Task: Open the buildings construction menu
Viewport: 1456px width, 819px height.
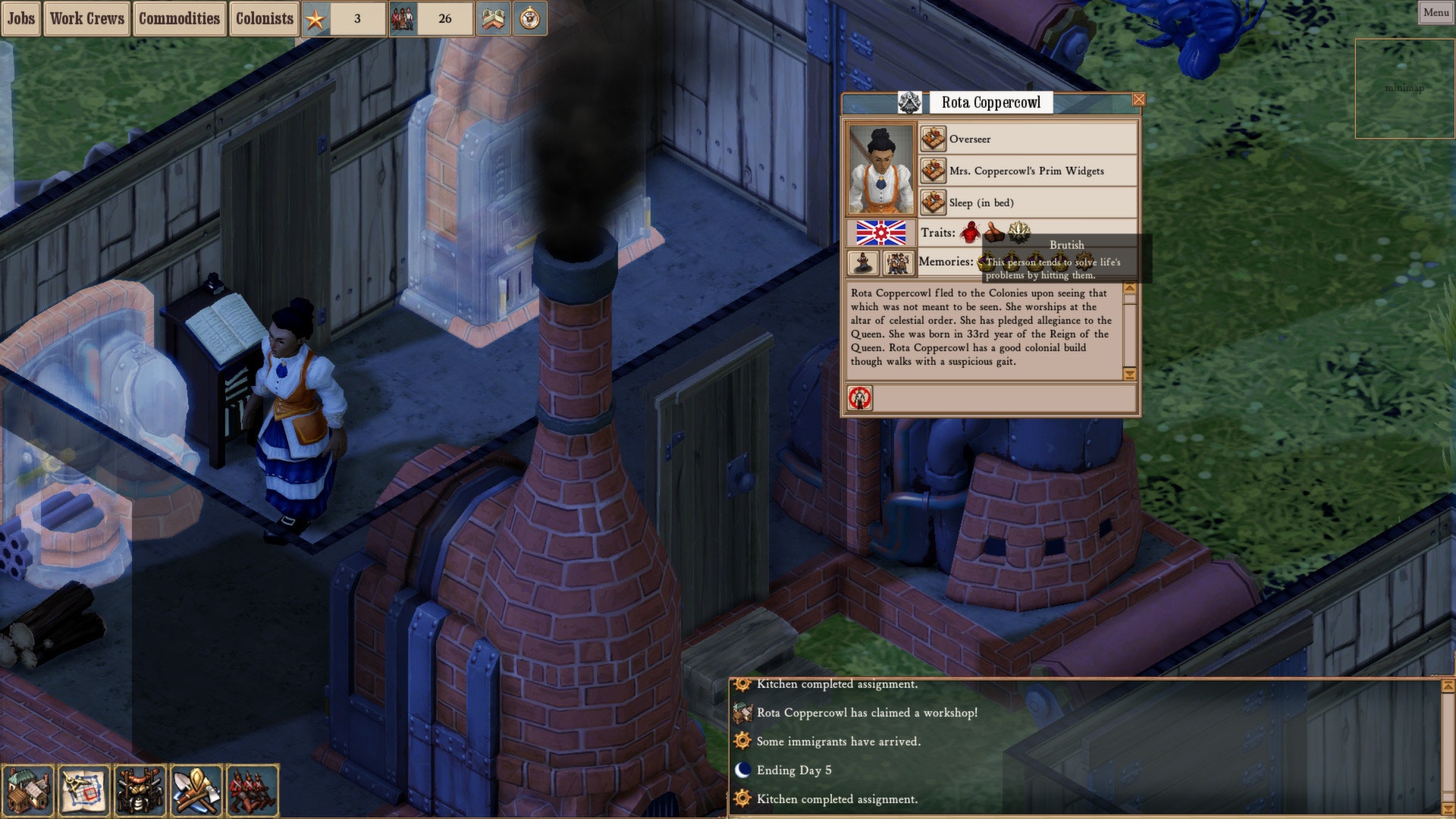Action: tap(28, 790)
